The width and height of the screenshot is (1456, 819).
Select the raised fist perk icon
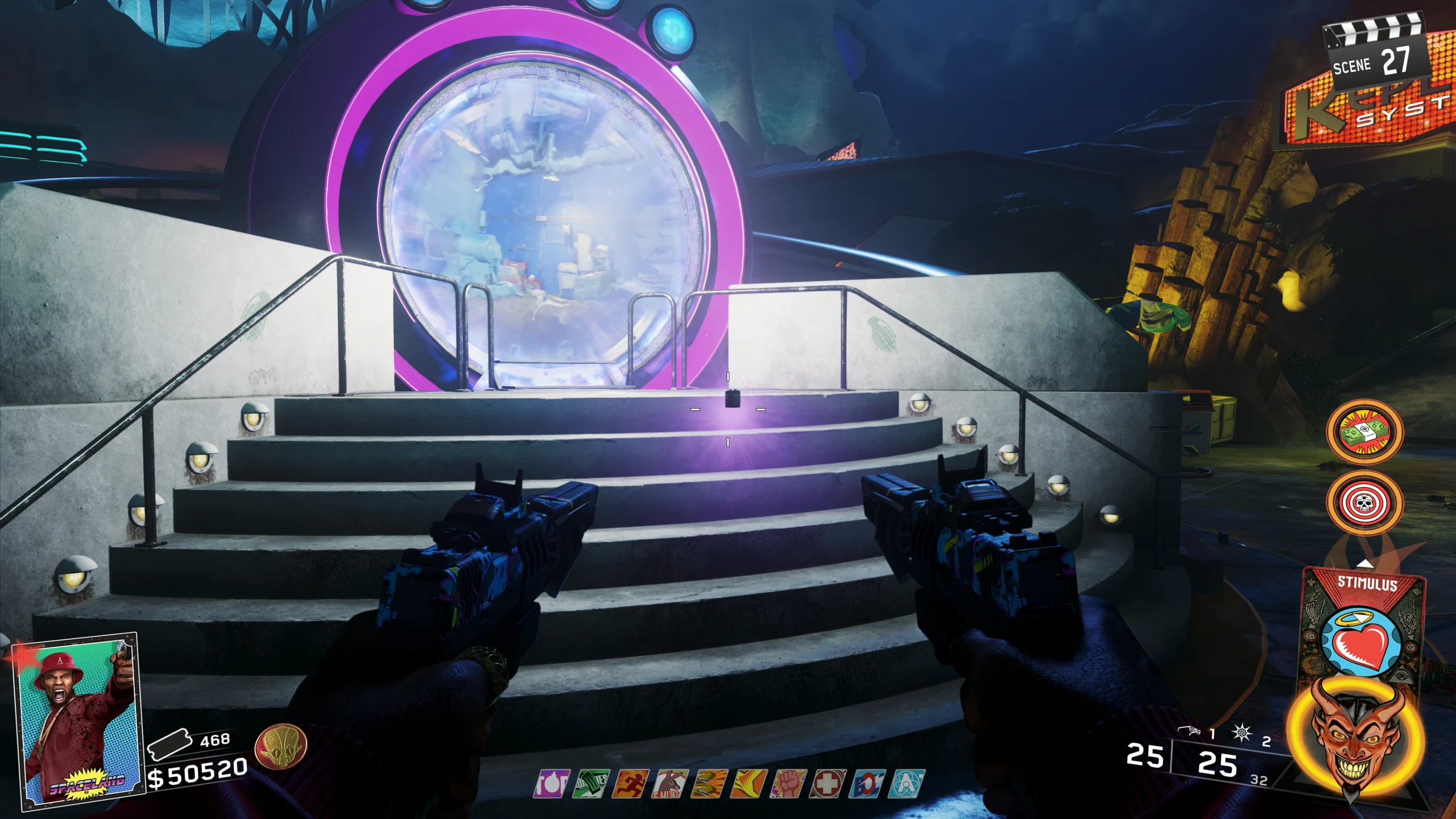pos(789,784)
